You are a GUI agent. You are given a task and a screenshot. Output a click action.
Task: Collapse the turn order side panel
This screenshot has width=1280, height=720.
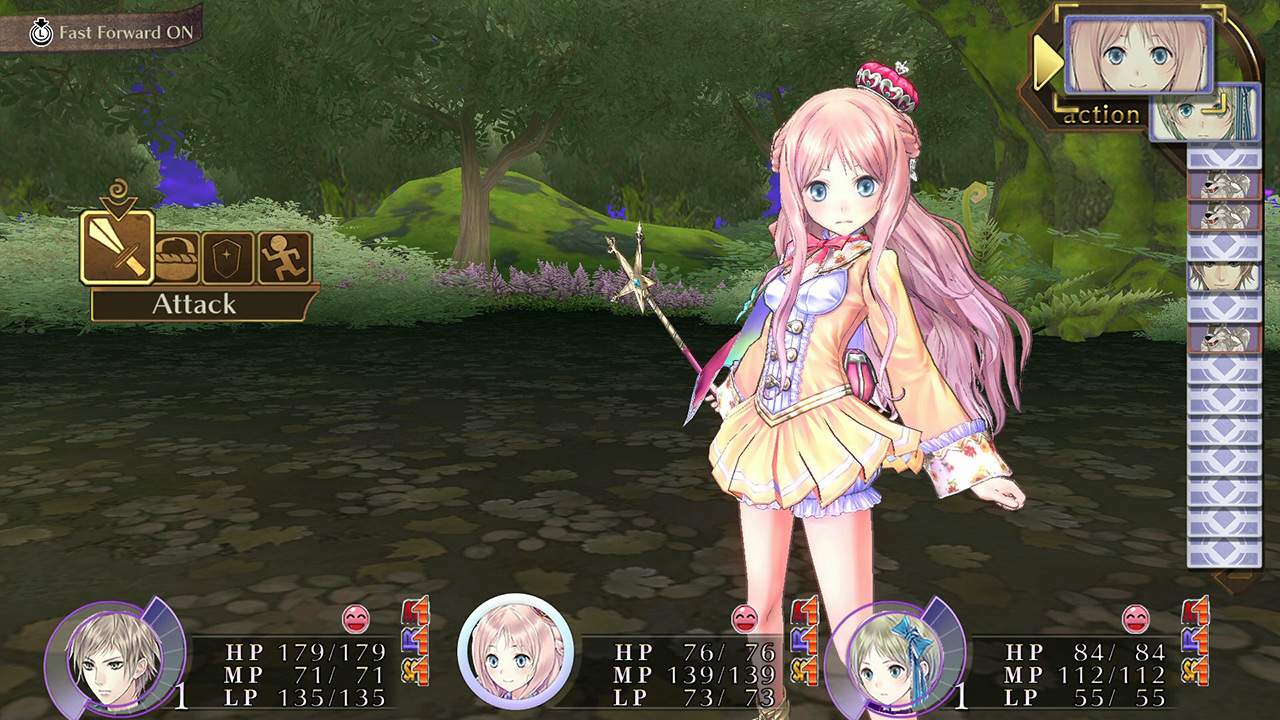[x=1225, y=350]
